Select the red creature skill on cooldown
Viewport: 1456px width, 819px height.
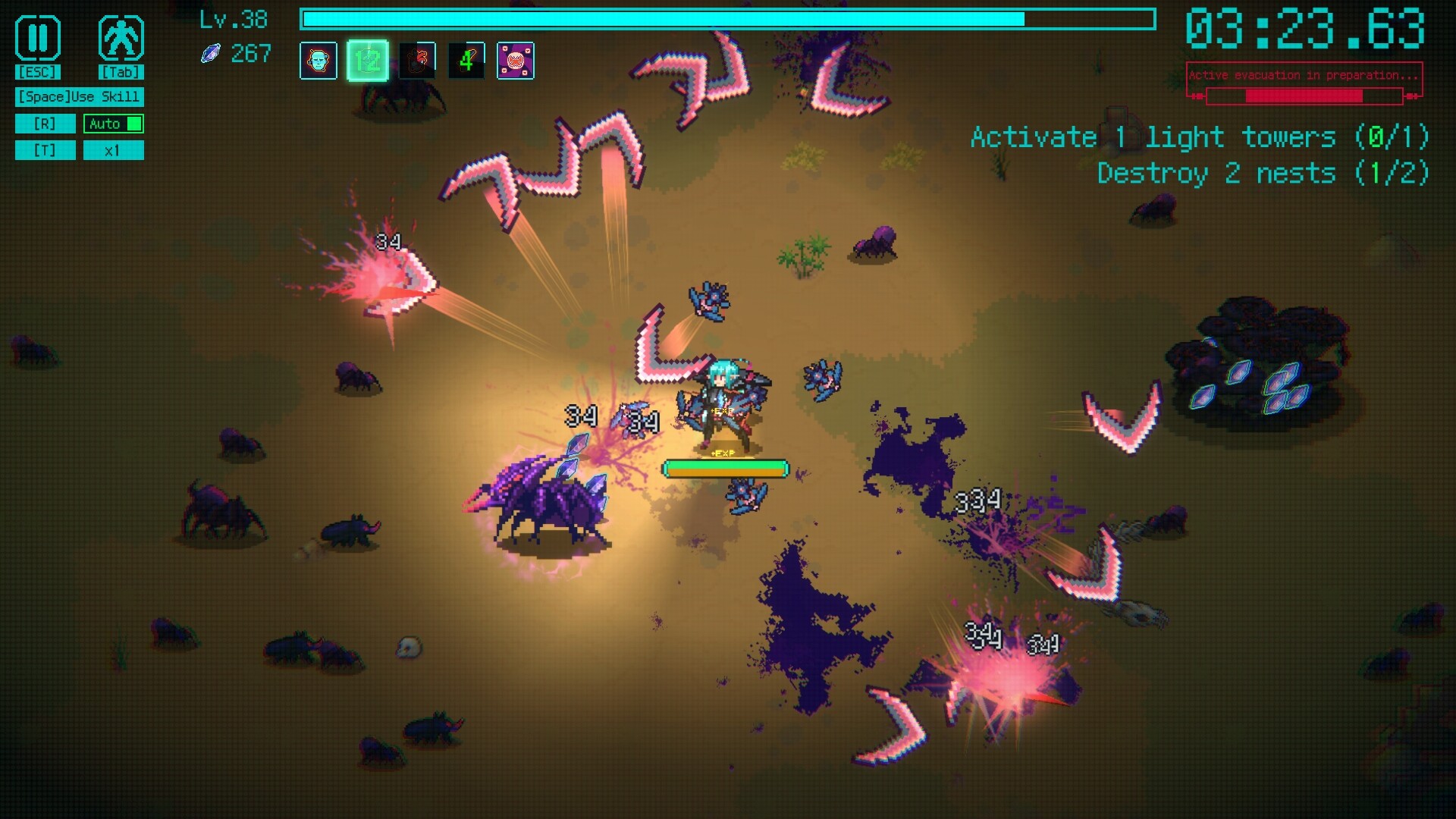click(417, 61)
